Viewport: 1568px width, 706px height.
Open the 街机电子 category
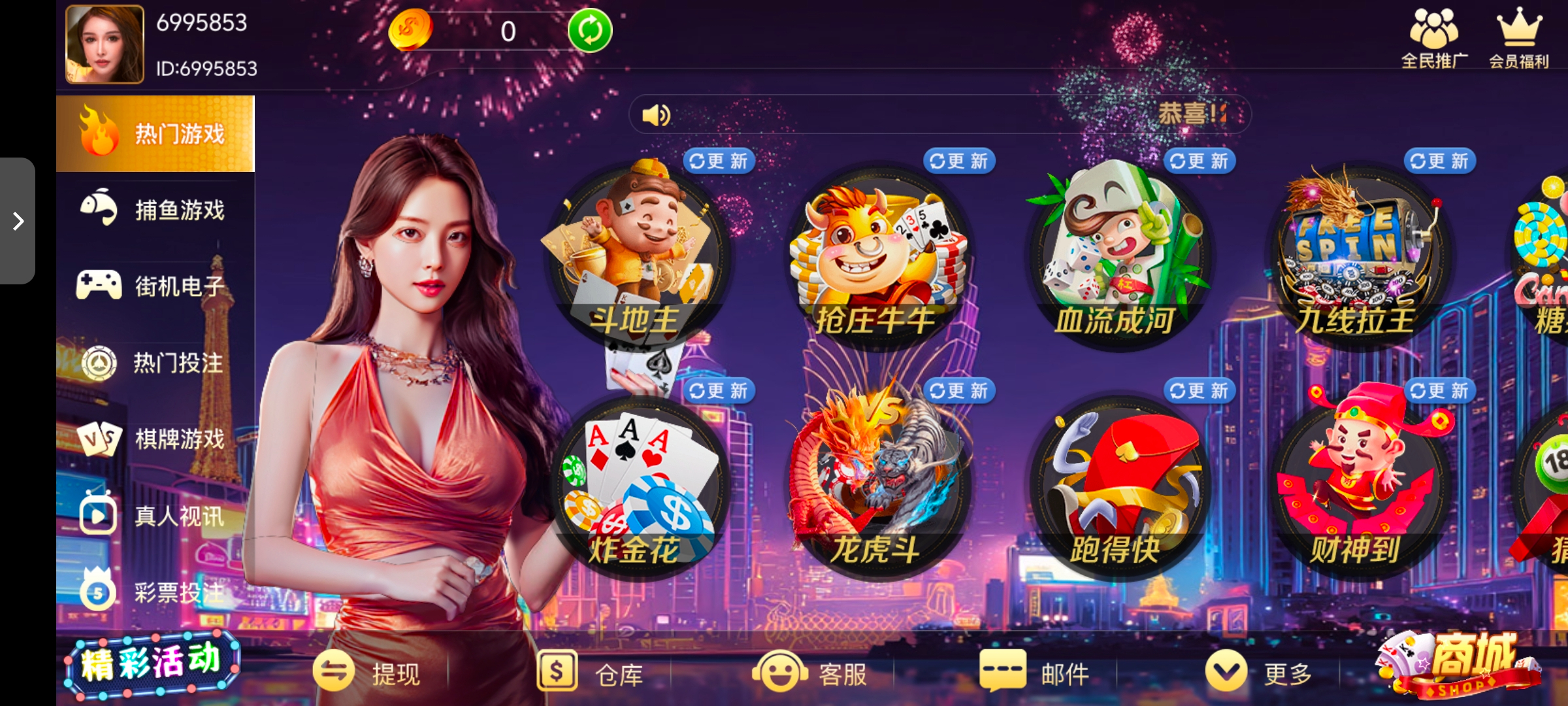tap(155, 286)
